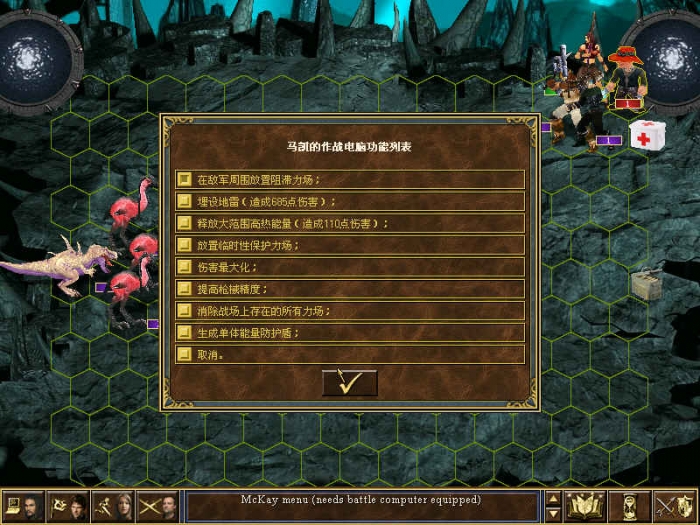700x525 pixels.
Task: Click the shield and sword defend button
Action: click(674, 506)
